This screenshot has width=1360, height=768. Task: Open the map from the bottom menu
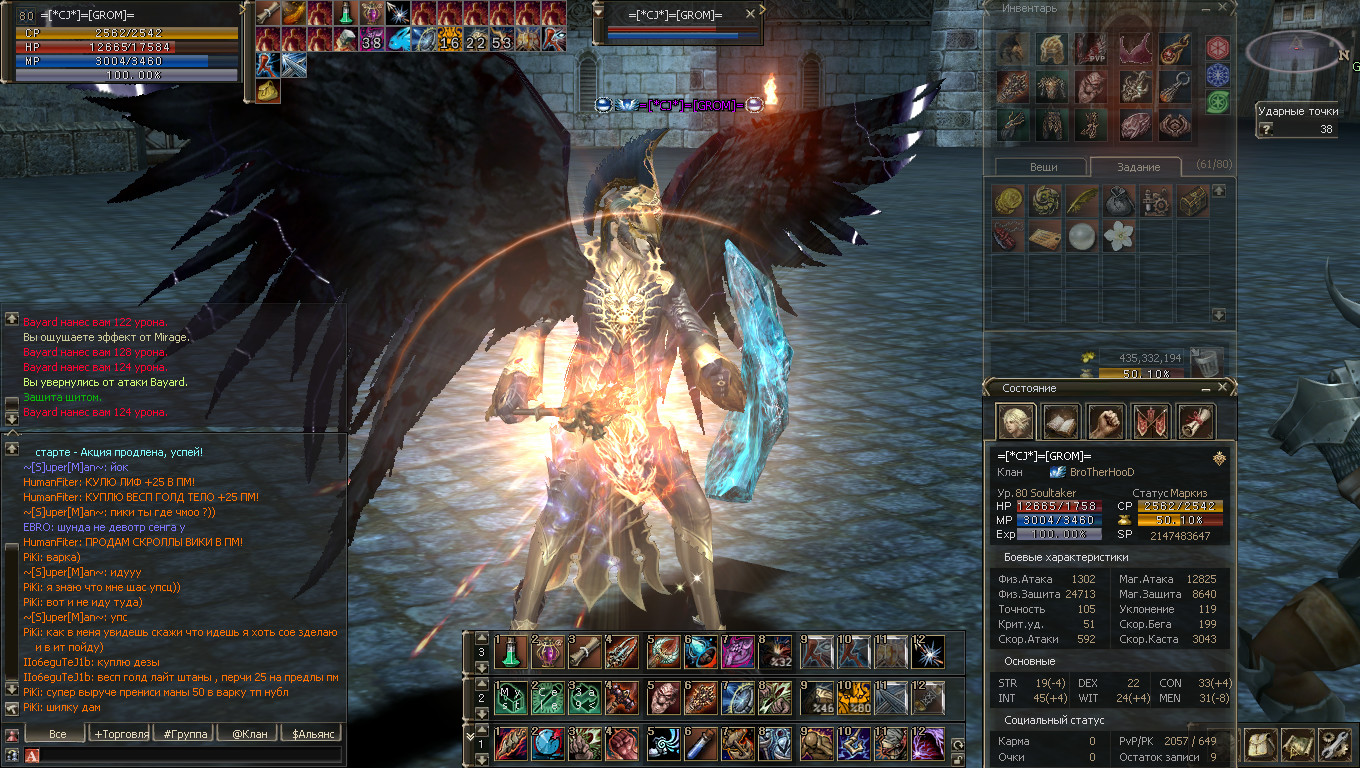click(x=1298, y=745)
